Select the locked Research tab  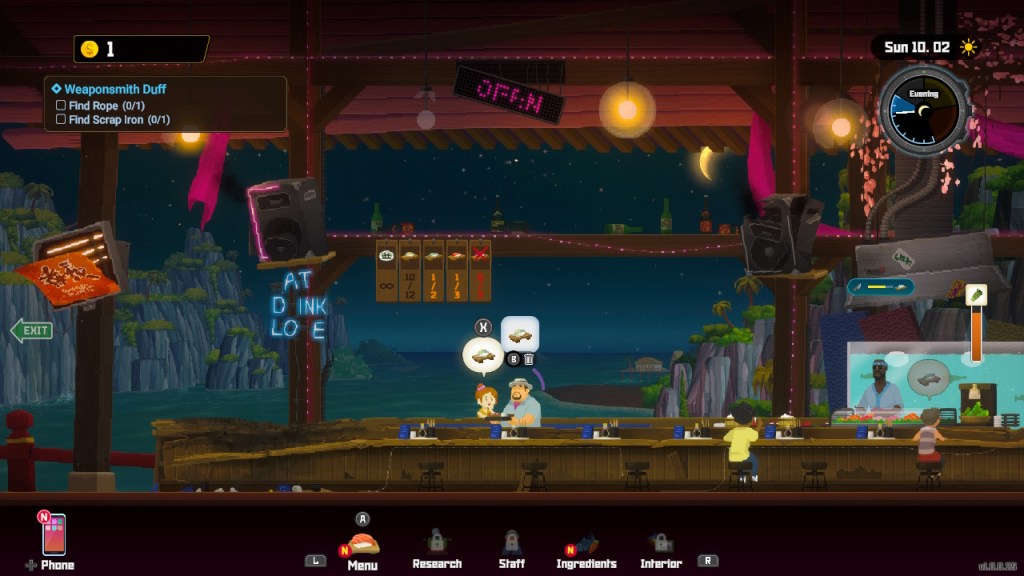[437, 546]
